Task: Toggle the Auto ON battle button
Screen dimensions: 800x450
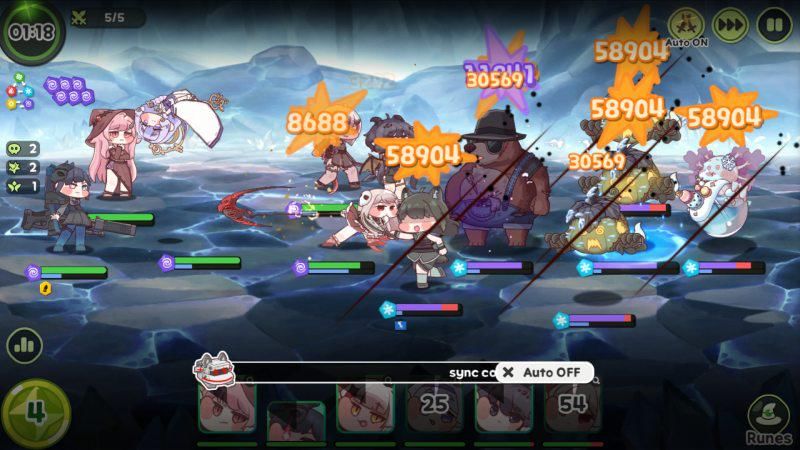Action: point(686,25)
